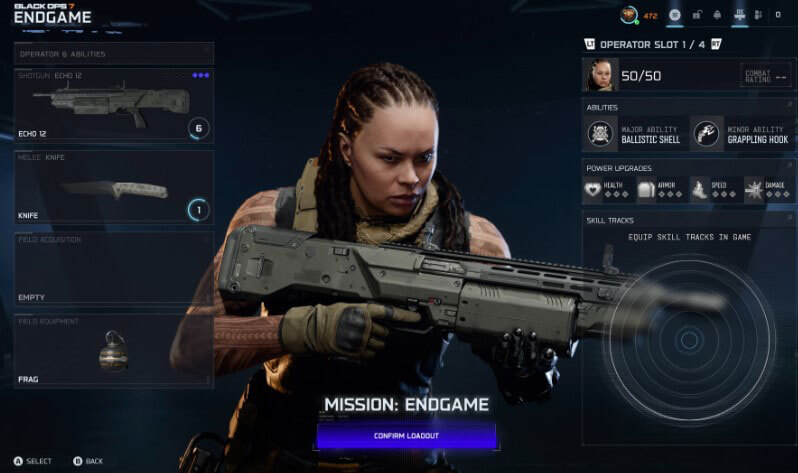
Task: Select the Echo 12 shotgun slot
Action: pos(113,105)
